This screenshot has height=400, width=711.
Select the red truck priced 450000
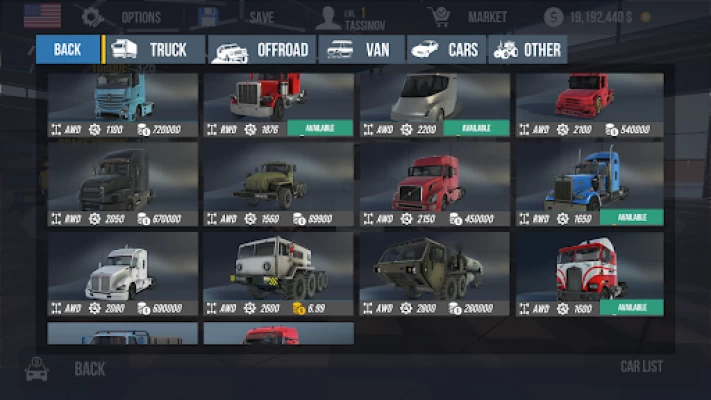tap(434, 184)
